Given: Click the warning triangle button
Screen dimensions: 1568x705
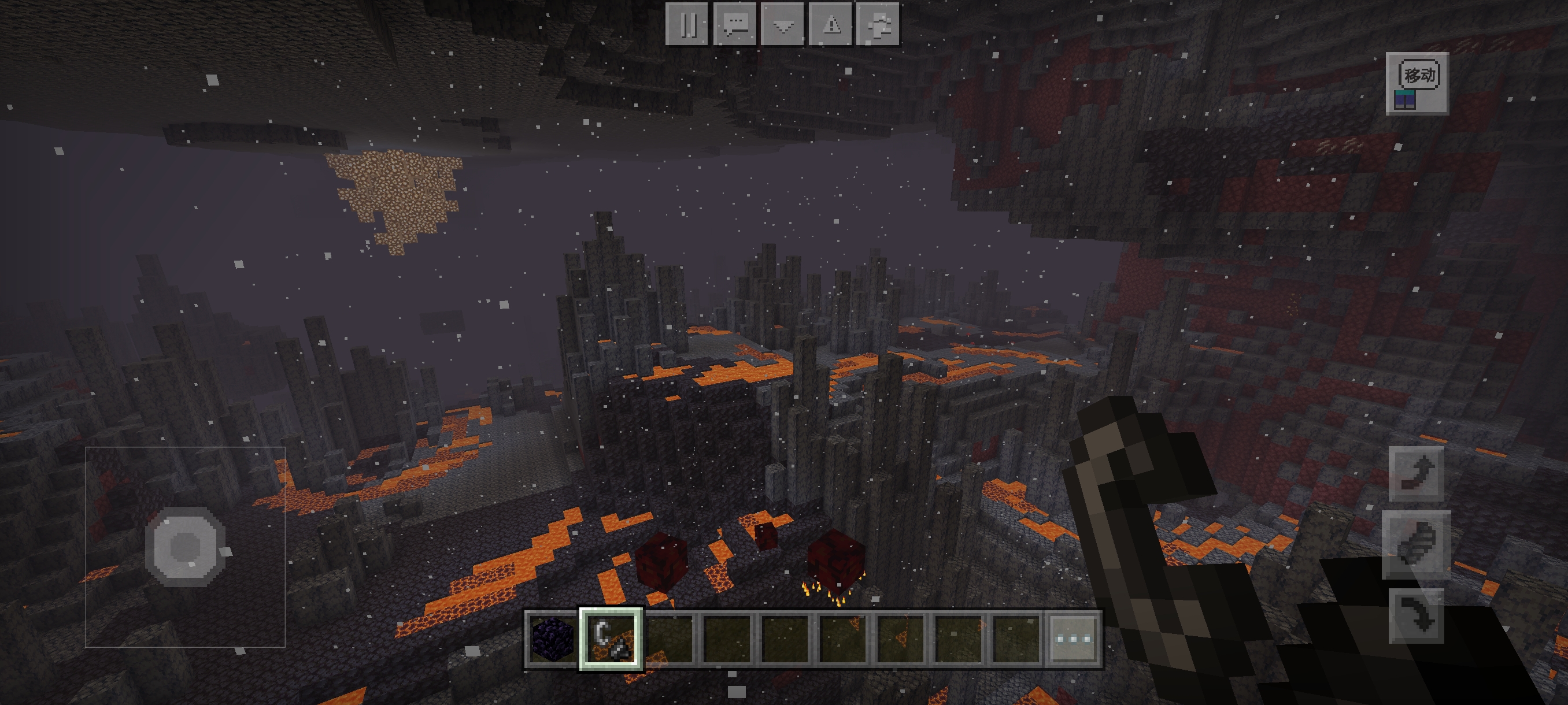Looking at the screenshot, I should point(831,24).
